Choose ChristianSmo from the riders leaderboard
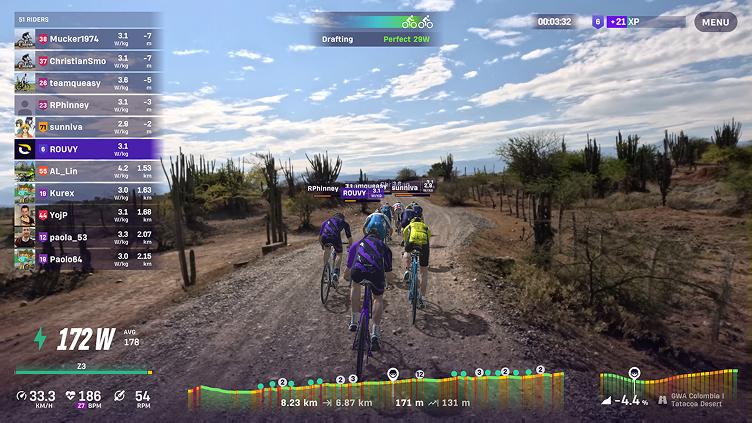Image resolution: width=752 pixels, height=423 pixels. click(x=88, y=61)
